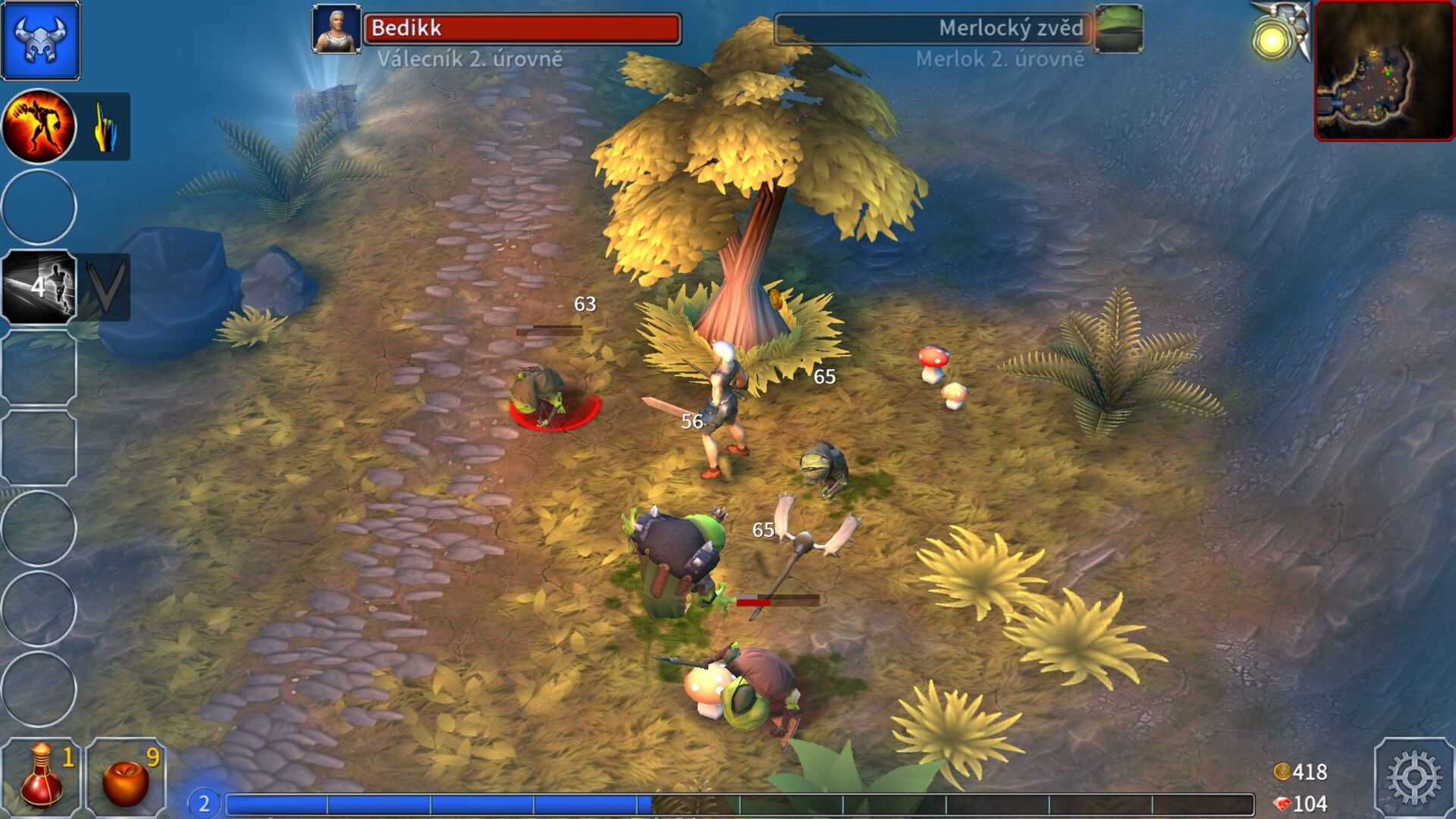Click the Merlok scout target portrait
1456x819 pixels.
click(1119, 30)
